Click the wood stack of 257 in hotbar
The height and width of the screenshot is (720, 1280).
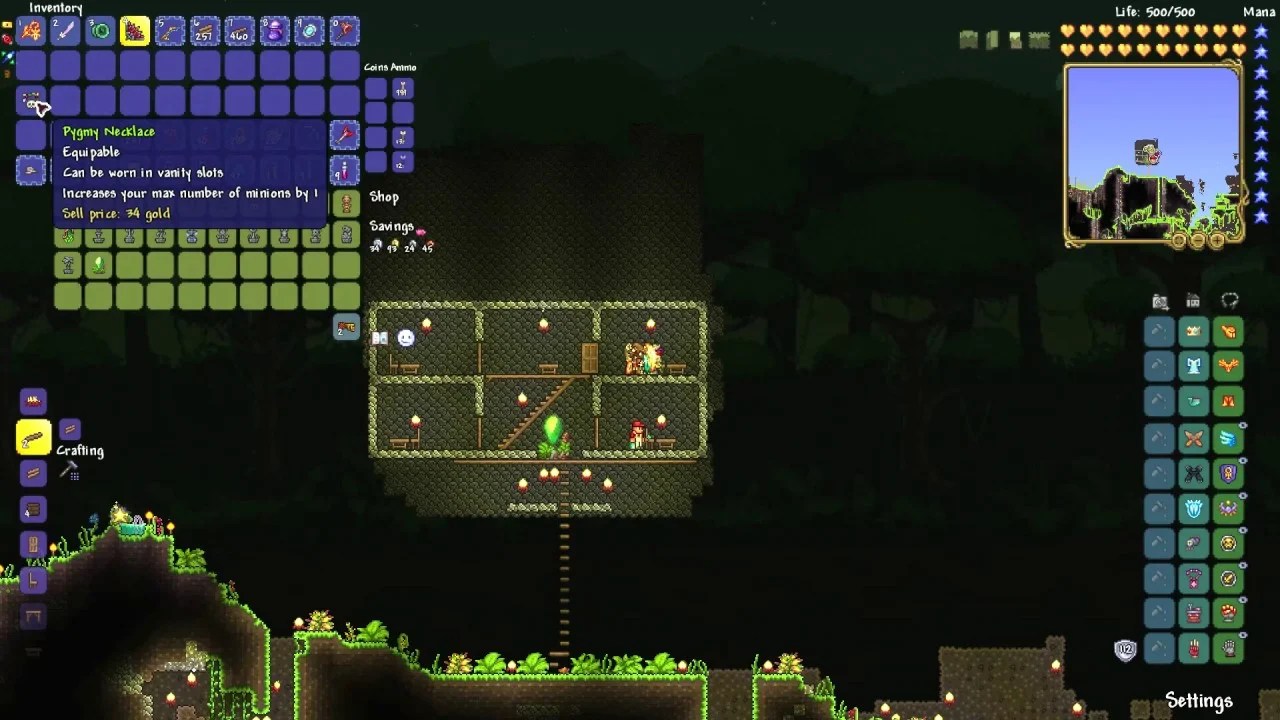tap(204, 31)
